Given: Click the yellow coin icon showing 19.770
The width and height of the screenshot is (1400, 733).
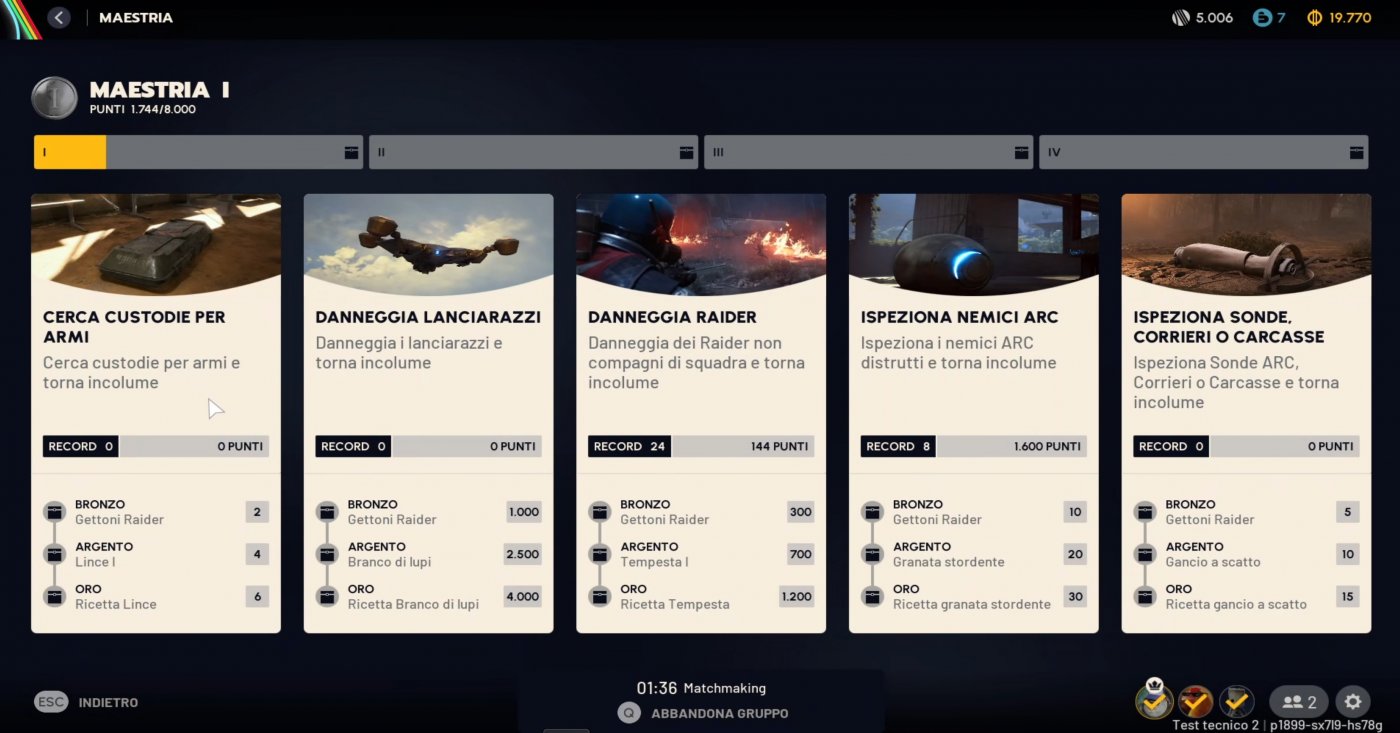Looking at the screenshot, I should click(1313, 17).
